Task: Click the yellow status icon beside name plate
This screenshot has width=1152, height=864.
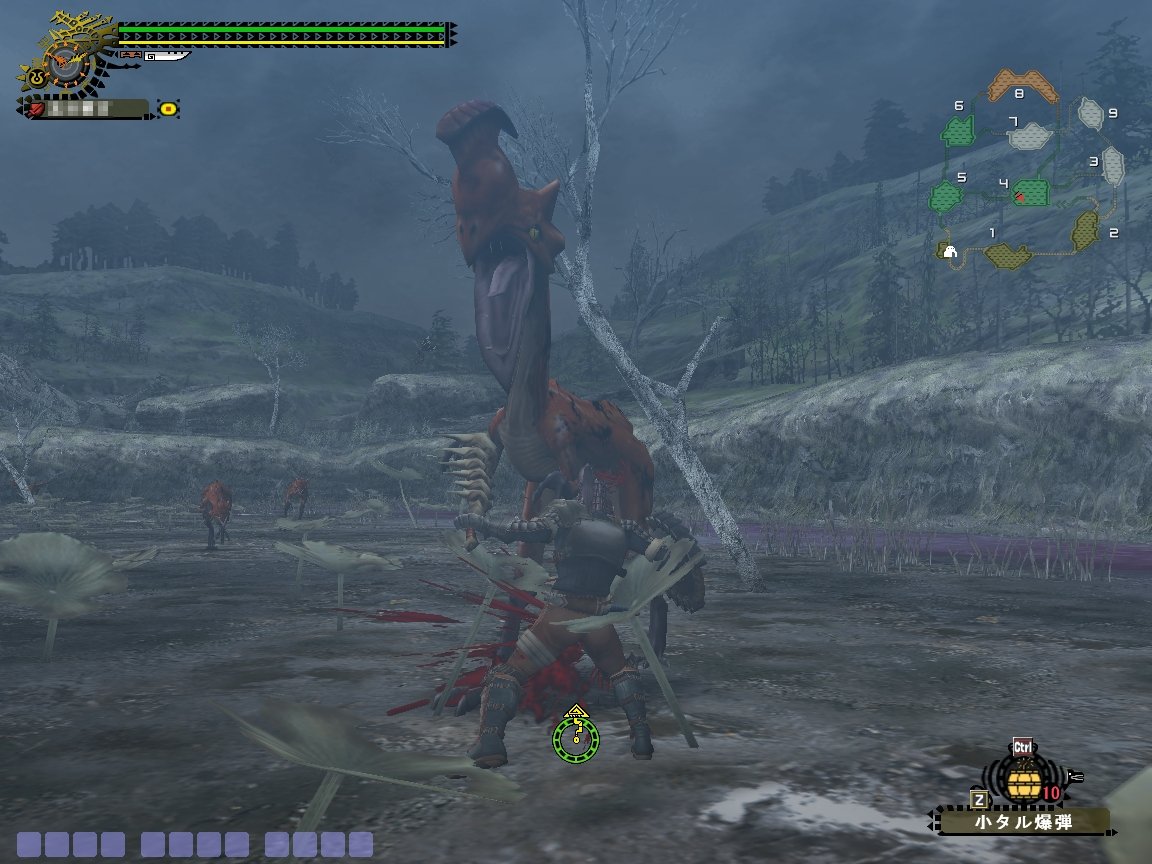Action: point(169,108)
